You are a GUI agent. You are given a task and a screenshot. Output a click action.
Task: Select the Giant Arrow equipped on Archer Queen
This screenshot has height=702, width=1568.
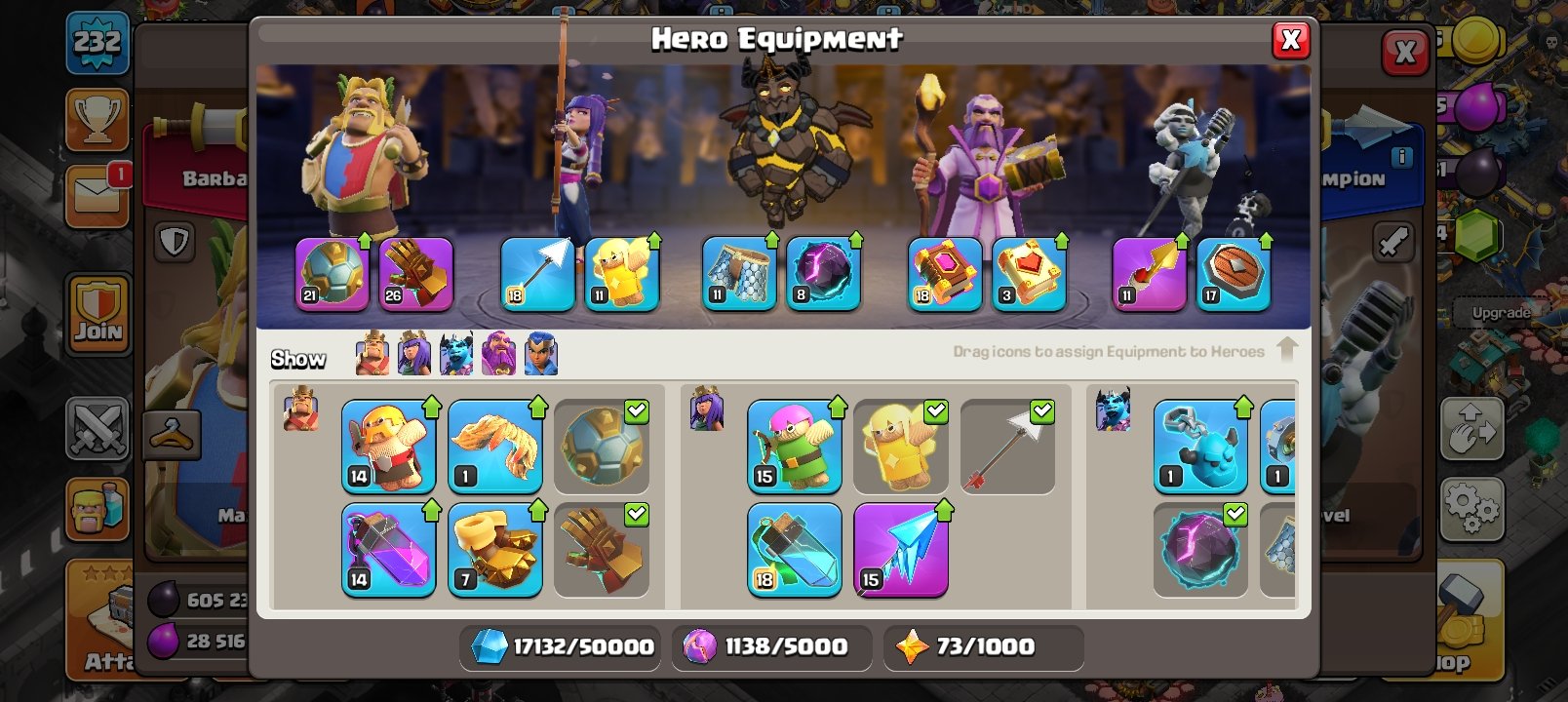tap(537, 274)
